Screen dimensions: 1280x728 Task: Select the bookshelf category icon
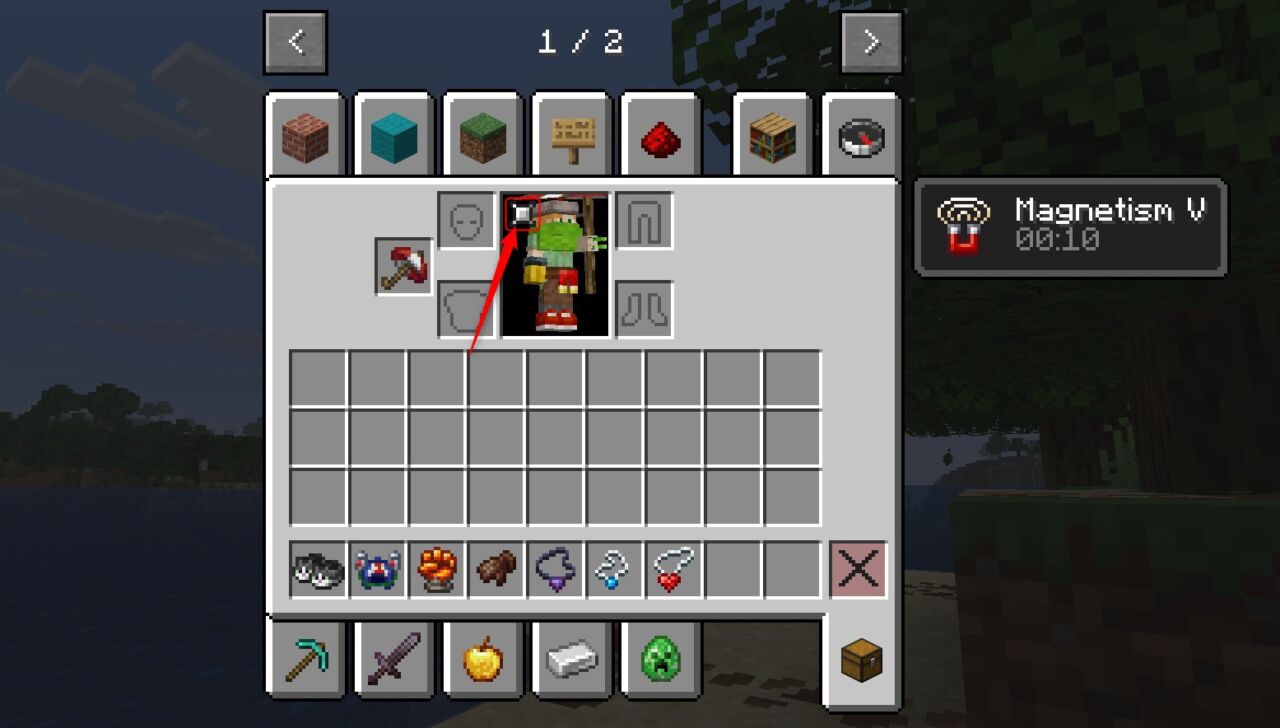click(x=771, y=137)
